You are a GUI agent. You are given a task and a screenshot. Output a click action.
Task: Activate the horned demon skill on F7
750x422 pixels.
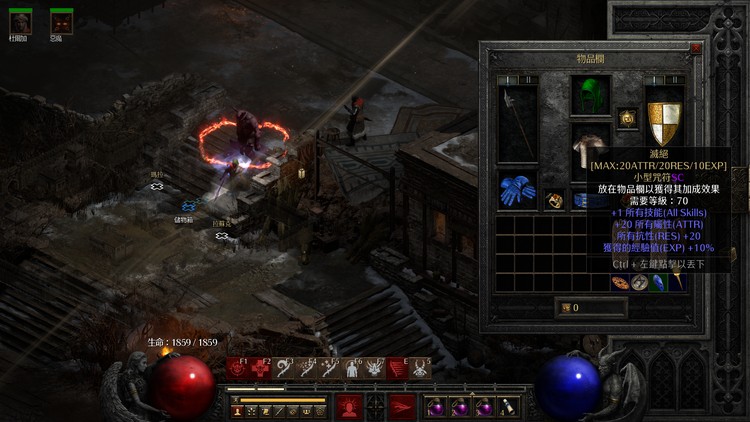tap(375, 369)
